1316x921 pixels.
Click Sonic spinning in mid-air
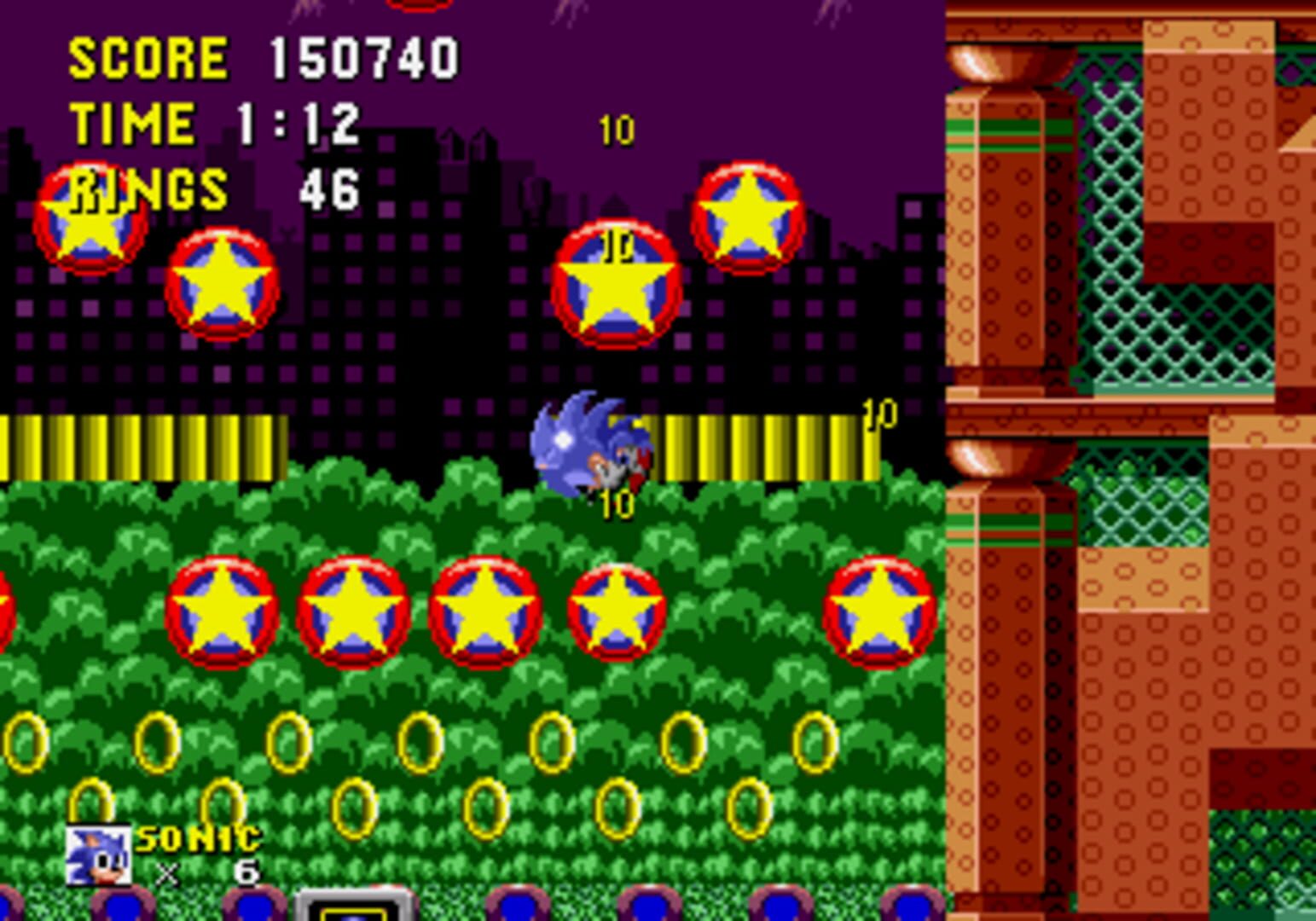tap(588, 443)
